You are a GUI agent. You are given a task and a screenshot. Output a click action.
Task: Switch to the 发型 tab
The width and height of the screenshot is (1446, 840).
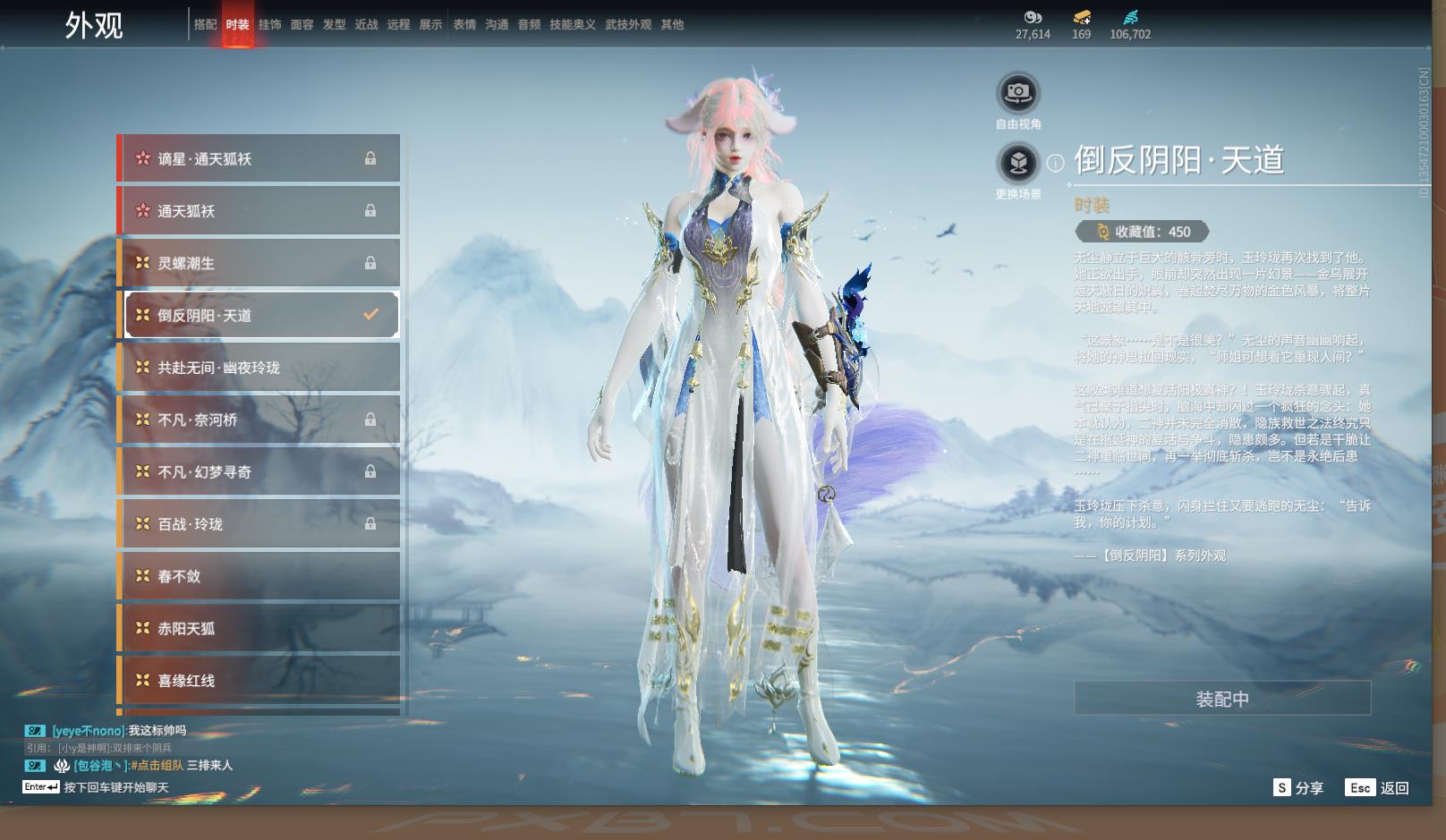coord(334,25)
